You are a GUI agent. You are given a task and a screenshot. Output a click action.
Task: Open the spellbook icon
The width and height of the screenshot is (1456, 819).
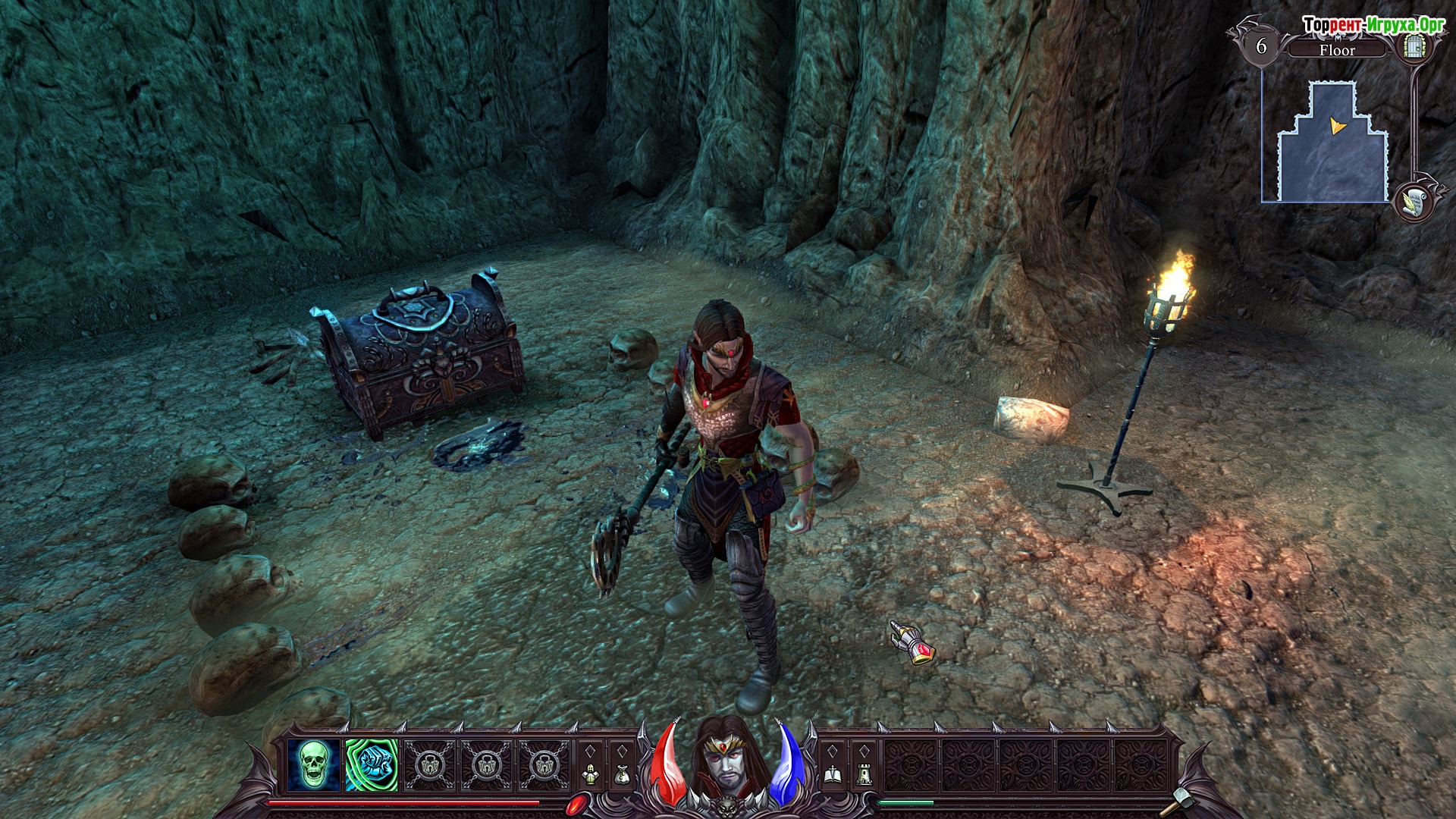click(832, 773)
